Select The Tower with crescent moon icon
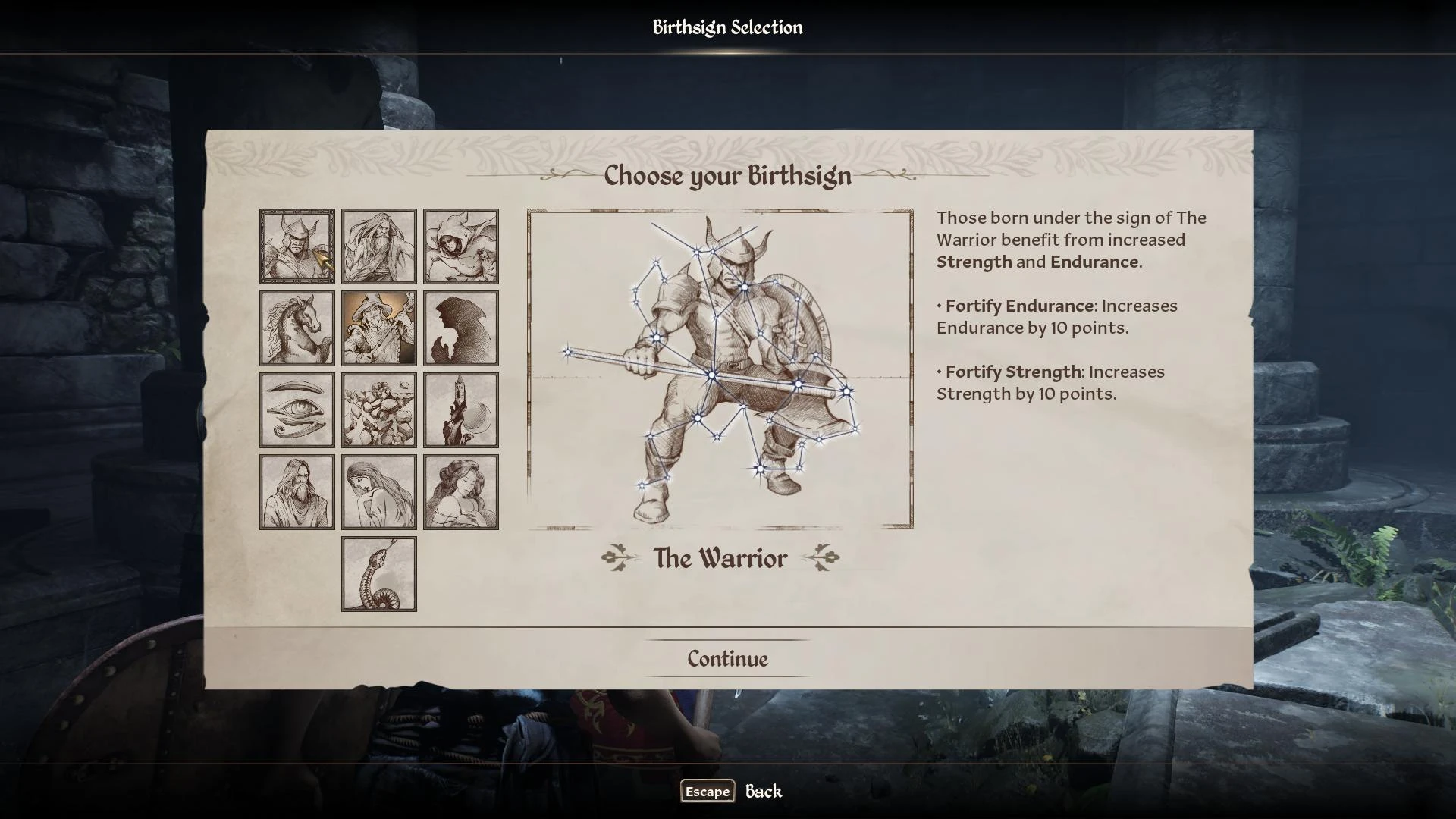This screenshot has width=1456, height=819. click(461, 410)
